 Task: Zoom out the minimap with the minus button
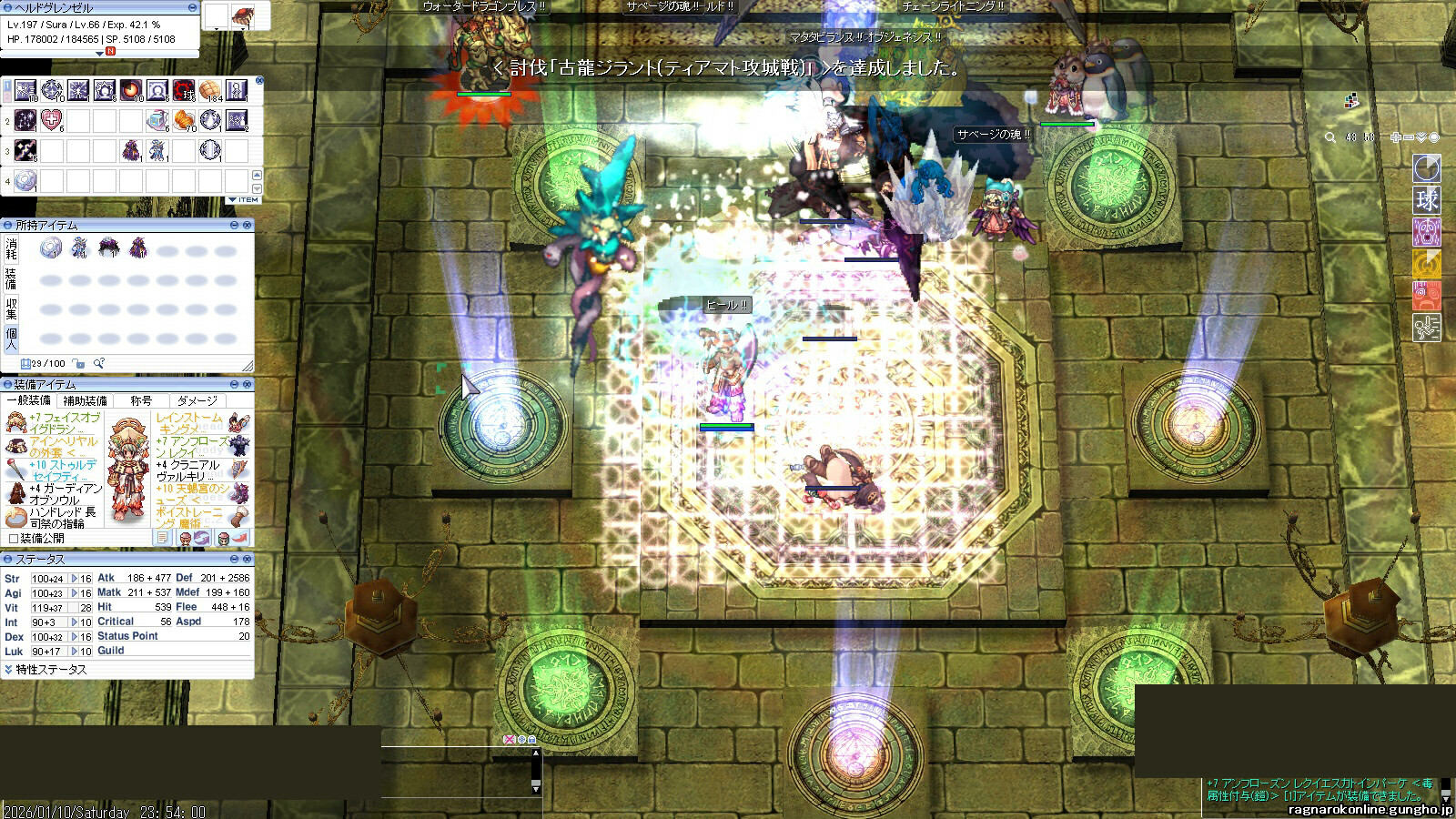click(1409, 137)
